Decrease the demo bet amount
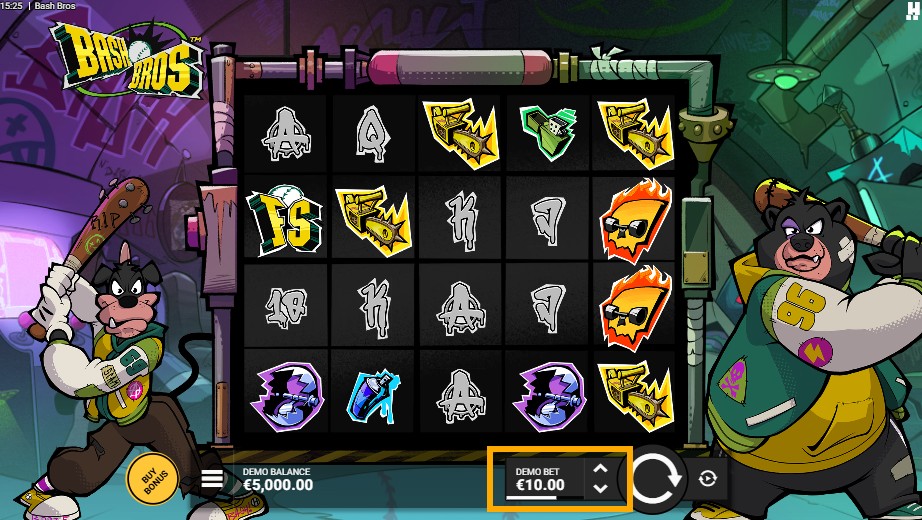 tap(600, 488)
